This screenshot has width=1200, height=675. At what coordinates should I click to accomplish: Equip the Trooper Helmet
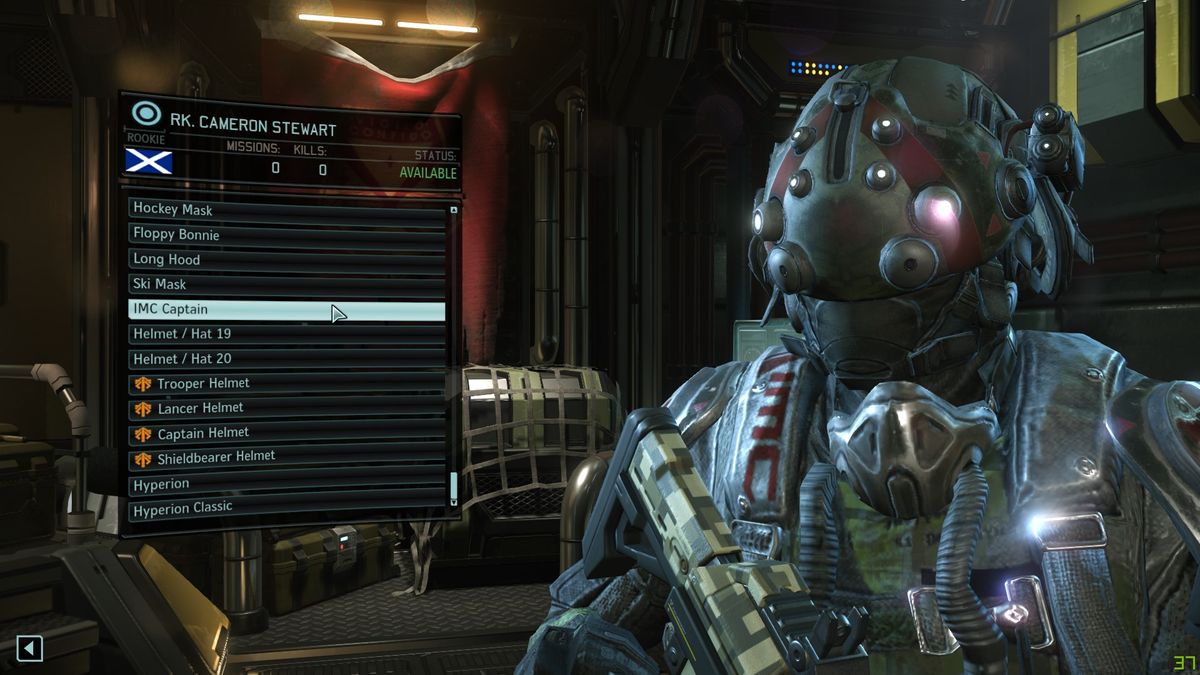[287, 383]
